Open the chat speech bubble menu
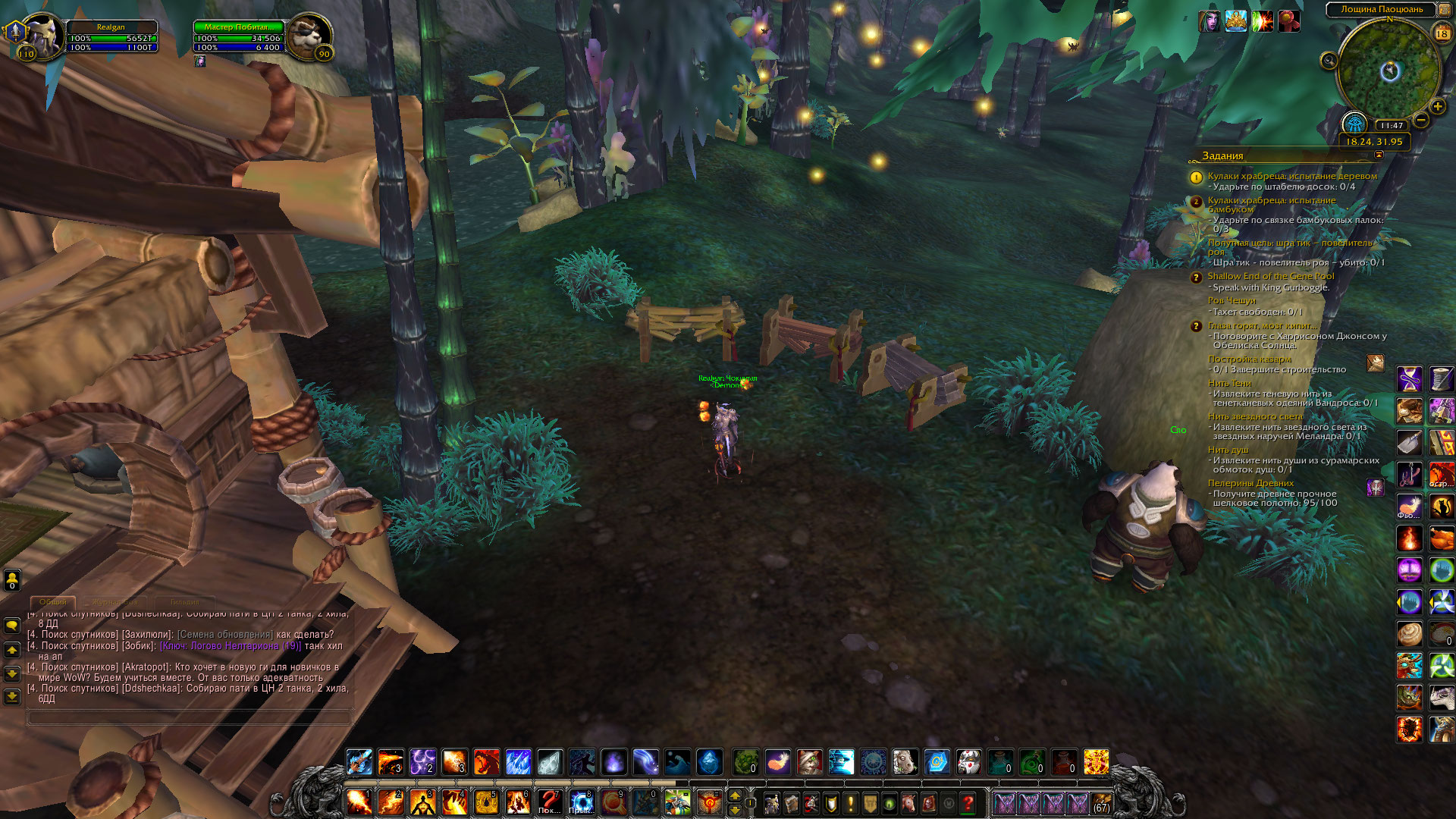This screenshot has height=819, width=1456. (12, 626)
